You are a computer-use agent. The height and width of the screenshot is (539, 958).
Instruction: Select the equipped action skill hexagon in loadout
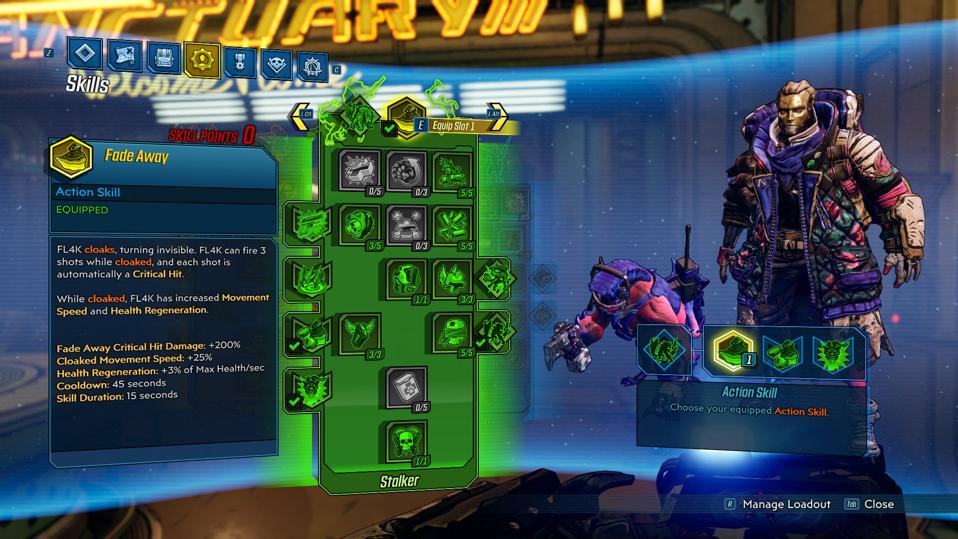pyautogui.click(x=732, y=350)
